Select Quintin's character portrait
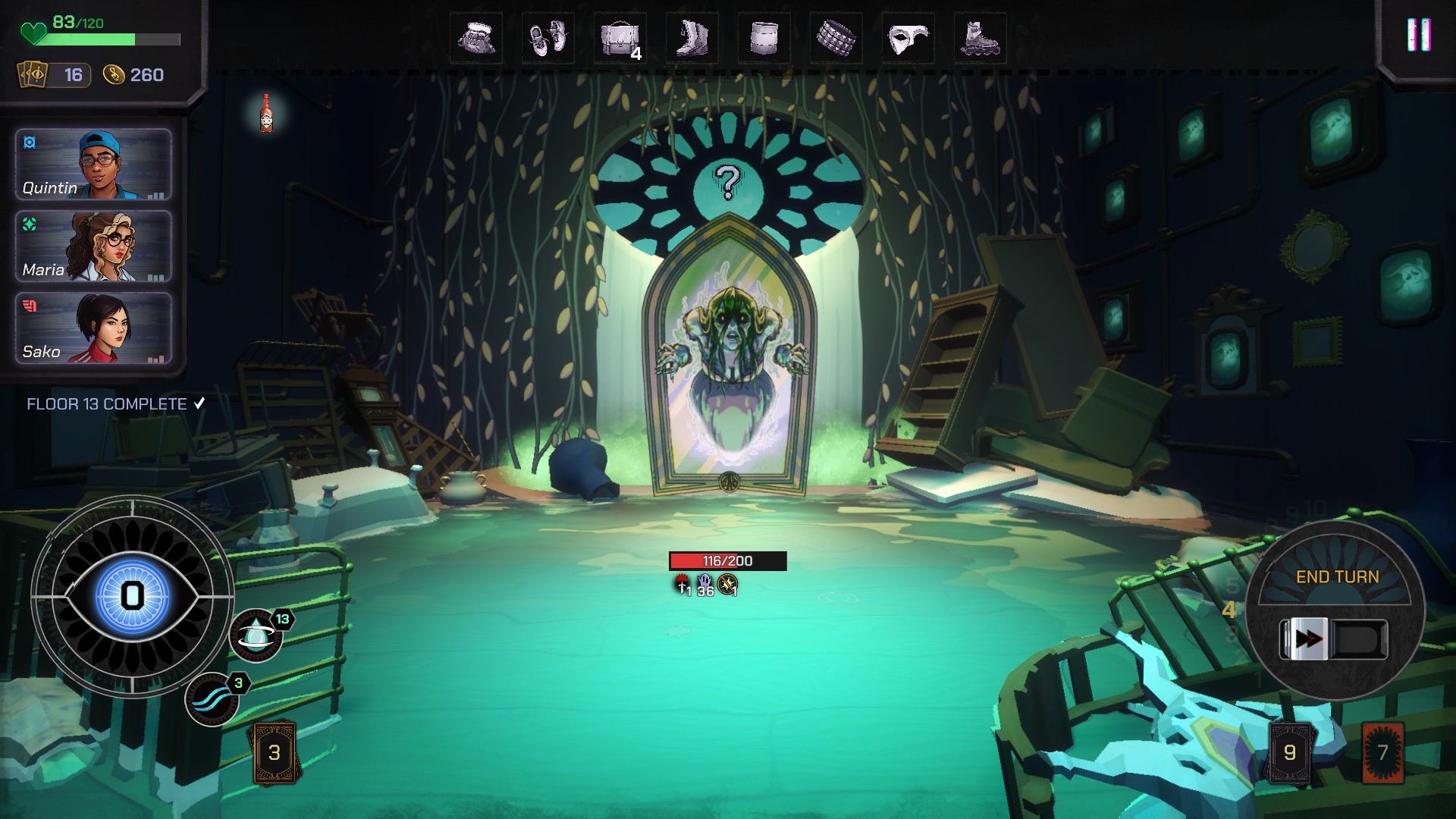Screen dimensions: 1456x819 [x=93, y=165]
